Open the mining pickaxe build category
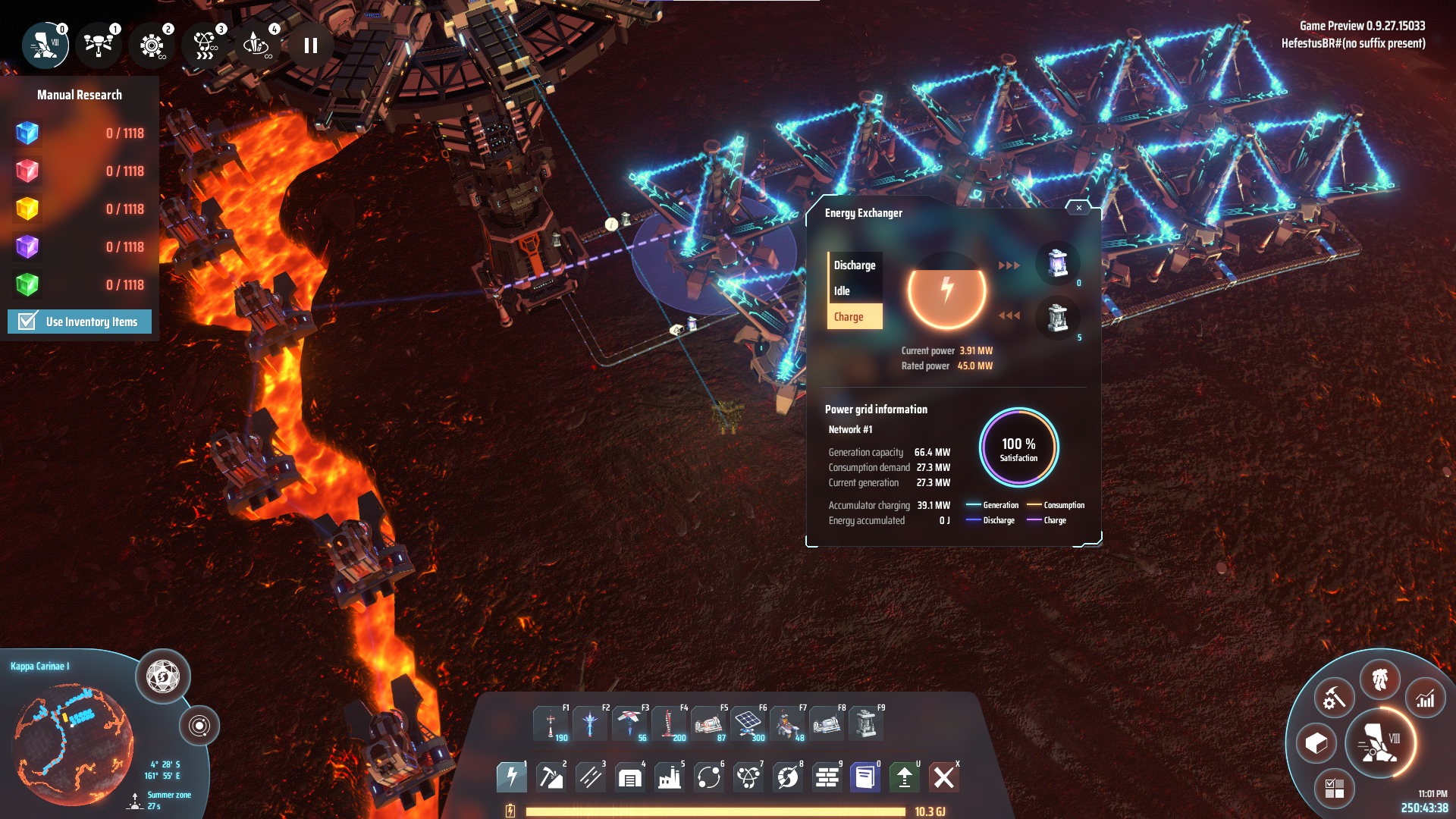The width and height of the screenshot is (1456, 819). click(551, 777)
